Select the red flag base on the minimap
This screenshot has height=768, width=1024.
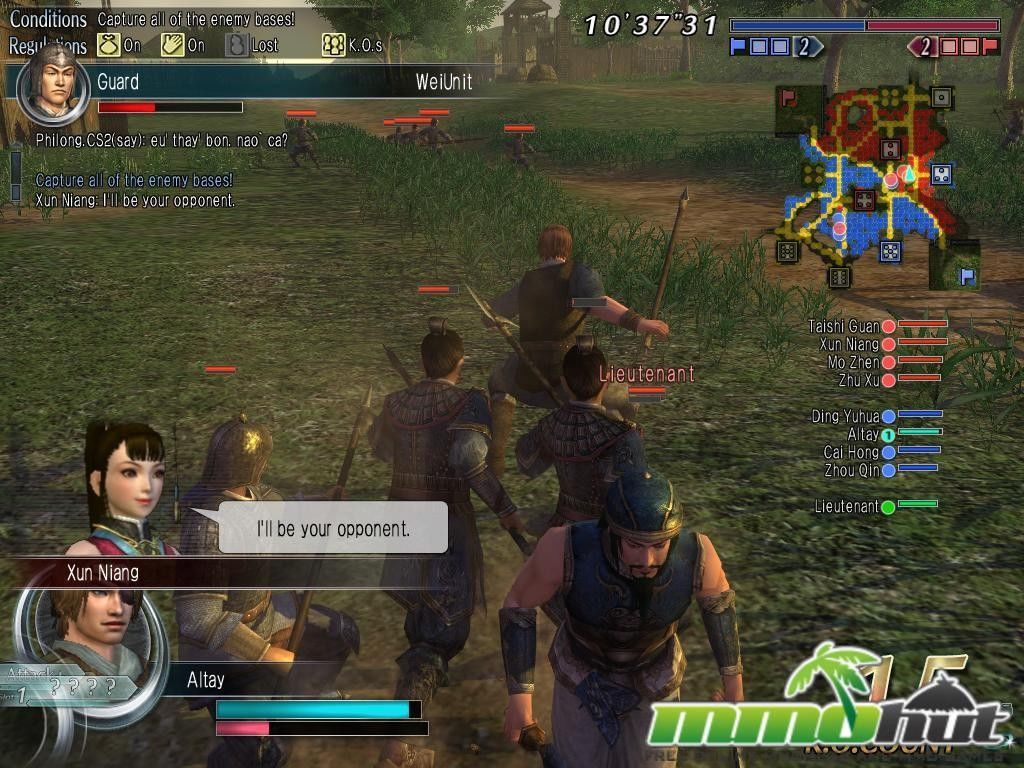click(788, 98)
